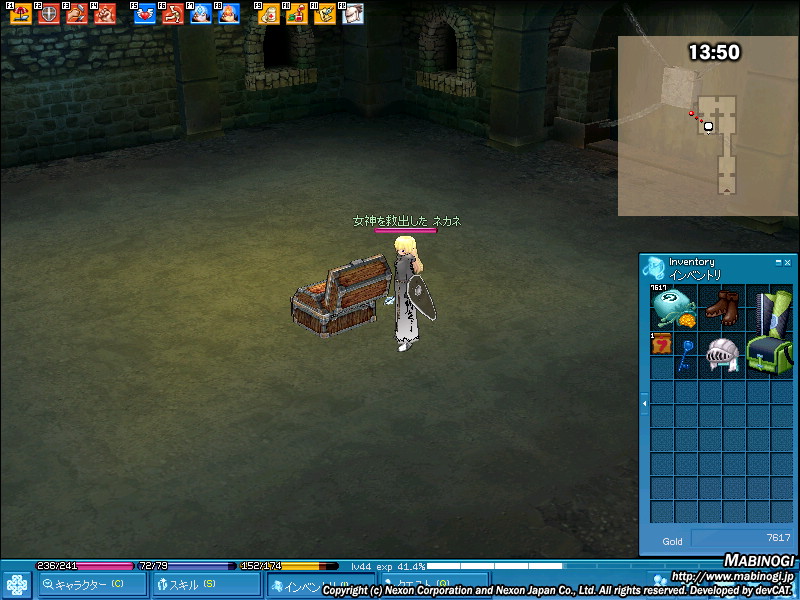Open the キャラクター (C) character window
The height and width of the screenshot is (600, 800).
click(x=88, y=584)
